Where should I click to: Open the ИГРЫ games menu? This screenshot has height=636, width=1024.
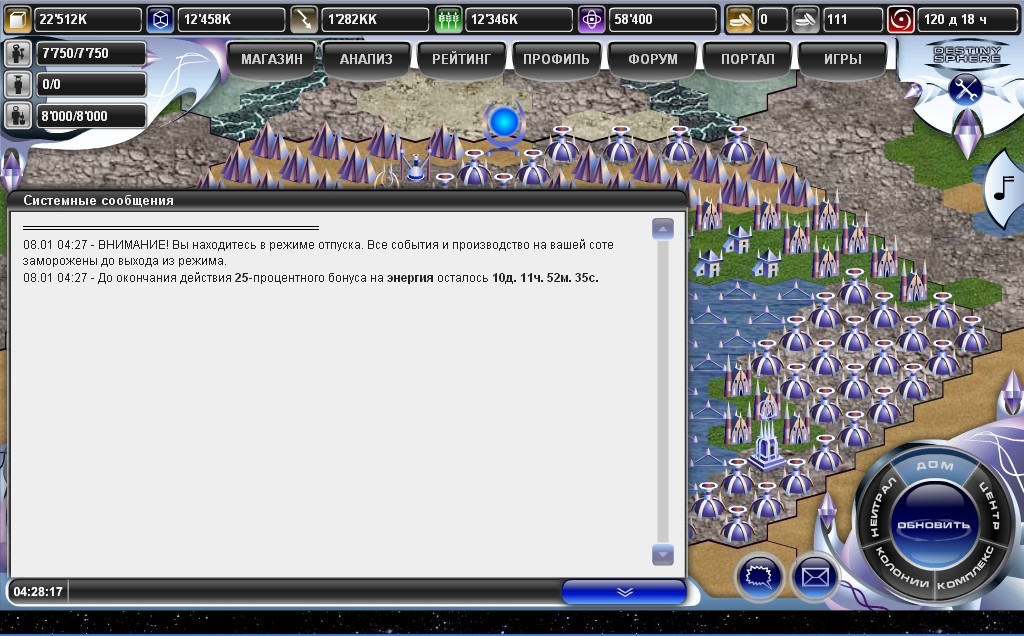842,59
